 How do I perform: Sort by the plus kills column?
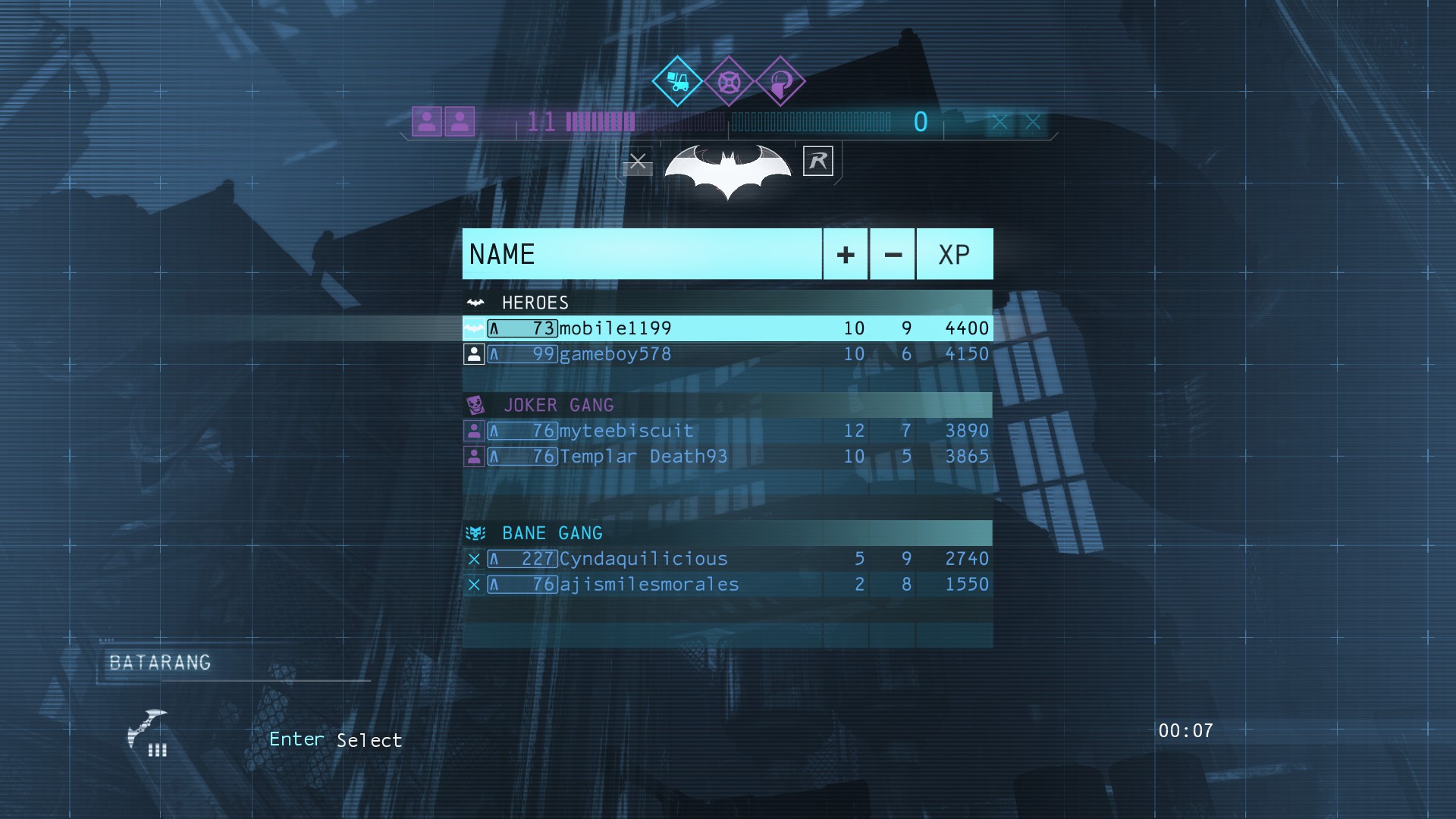click(846, 255)
